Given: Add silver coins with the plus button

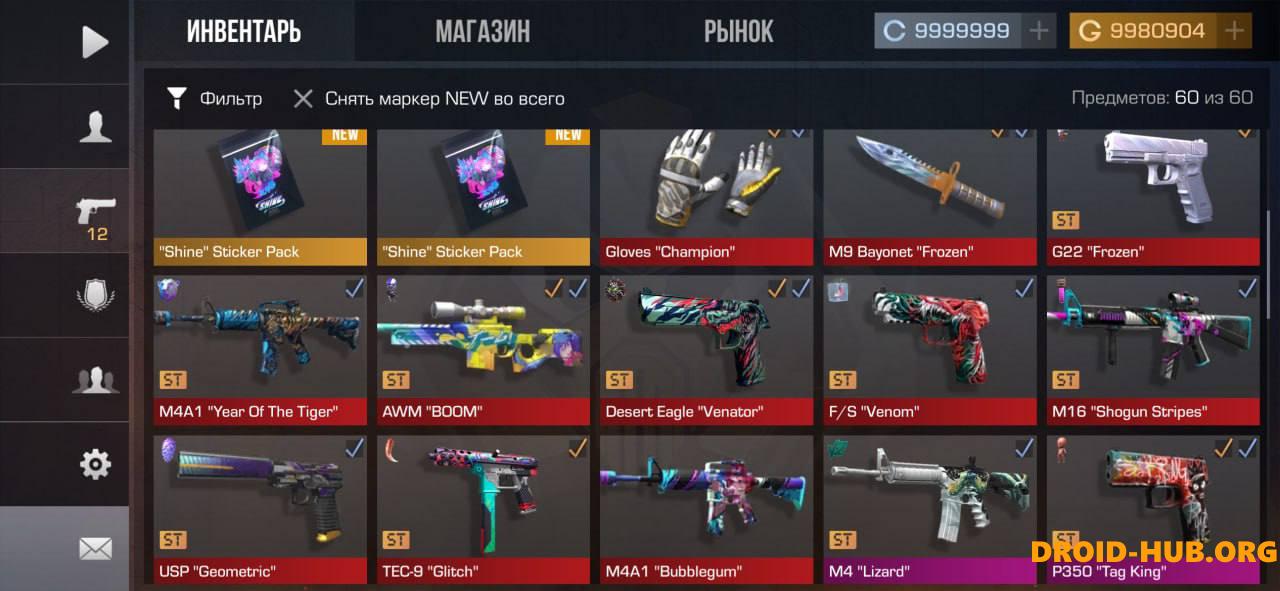Looking at the screenshot, I should [1039, 31].
